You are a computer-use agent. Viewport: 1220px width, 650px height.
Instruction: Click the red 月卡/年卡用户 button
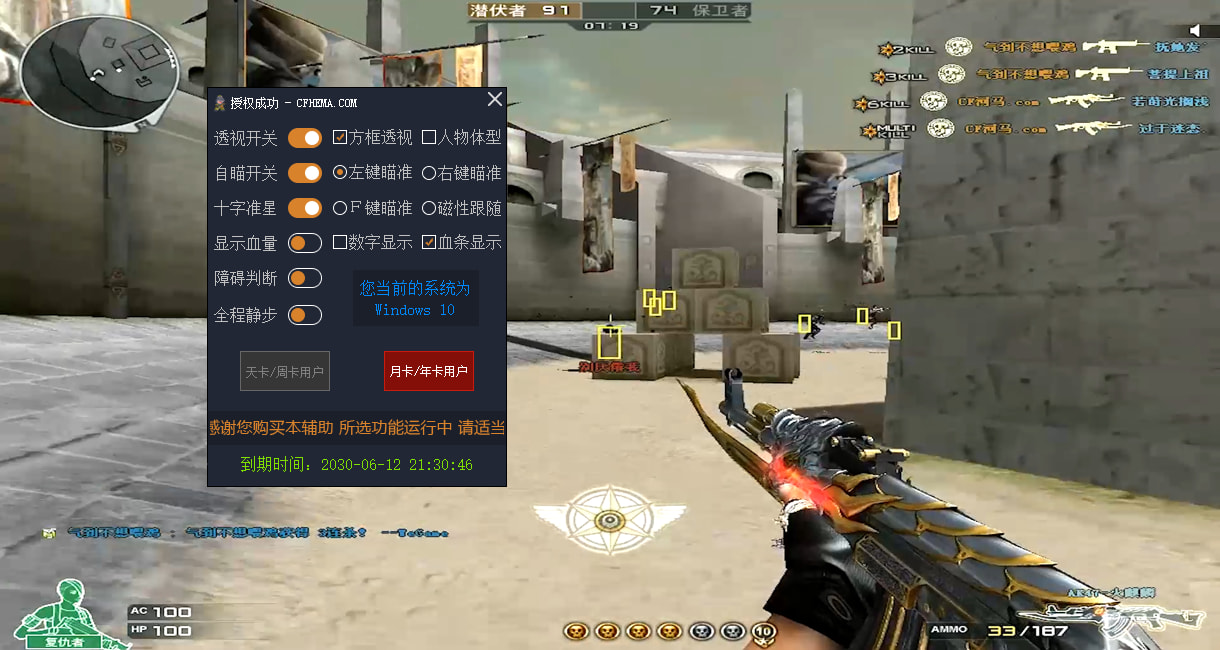429,371
